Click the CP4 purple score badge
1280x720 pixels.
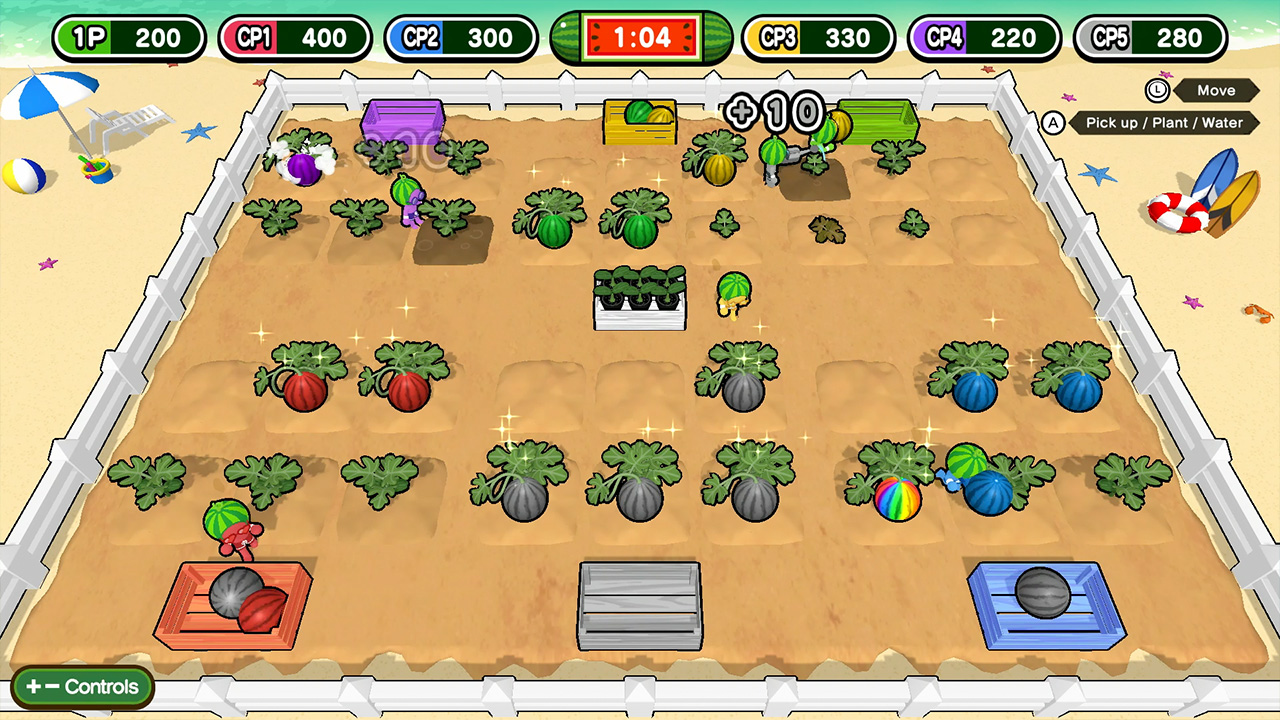tap(984, 37)
